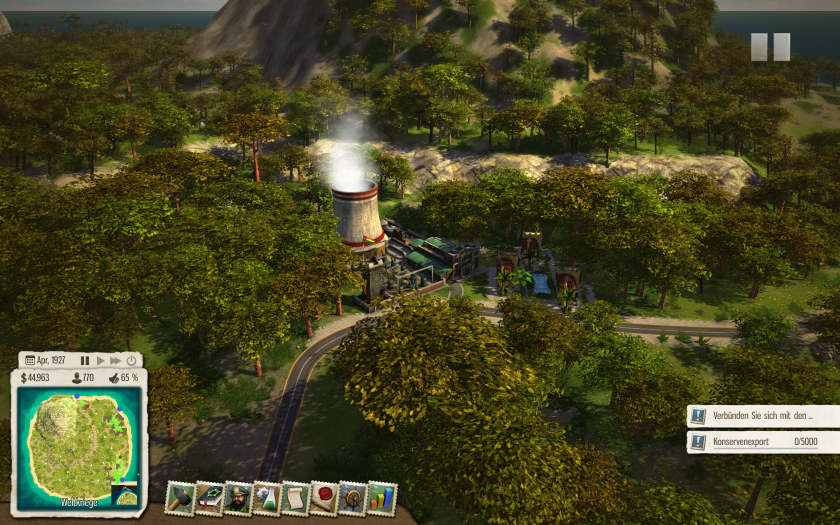
Task: Click the population count figure
Action: 82,378
